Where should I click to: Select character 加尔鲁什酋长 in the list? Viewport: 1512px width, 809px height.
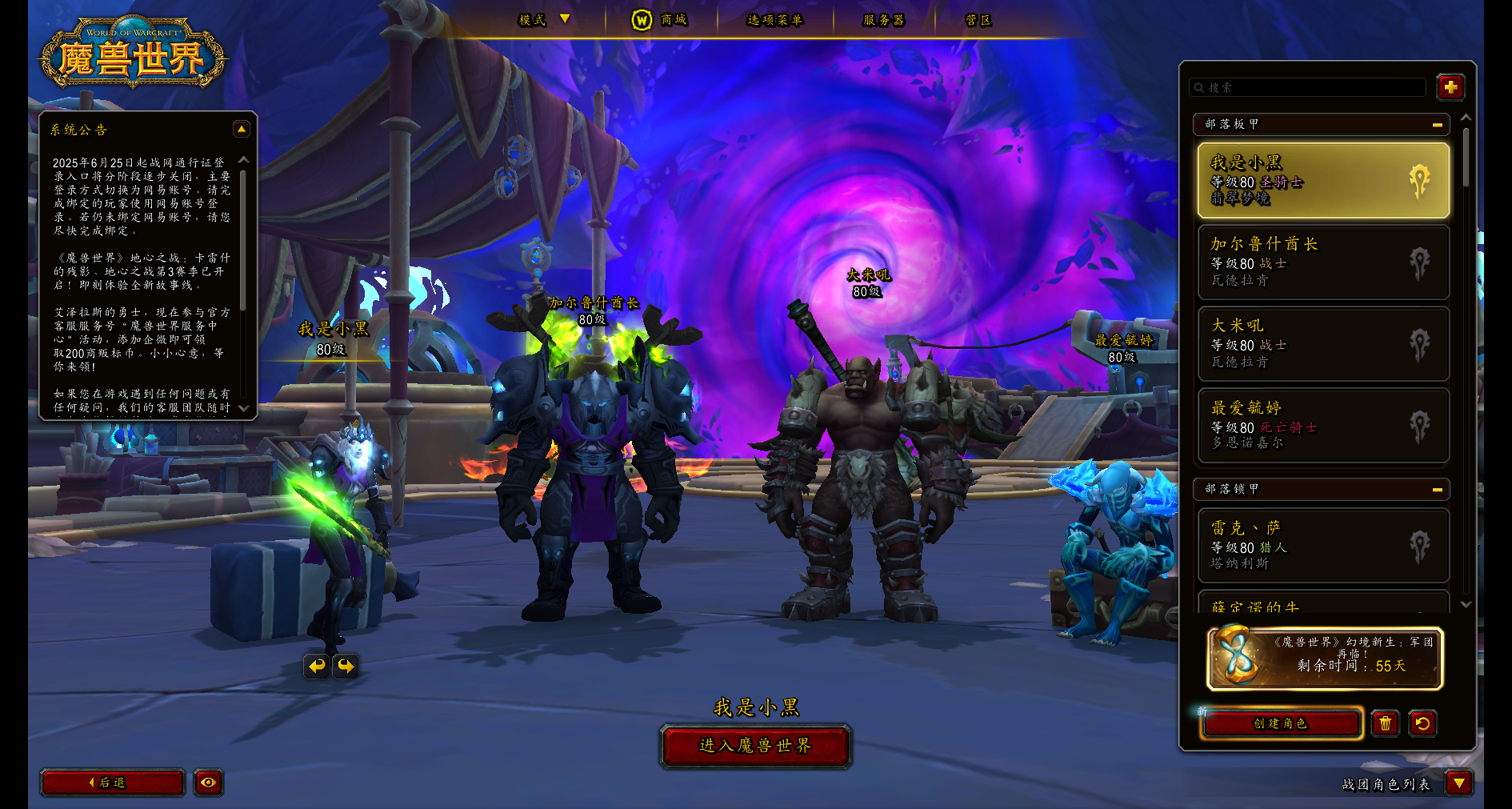pyautogui.click(x=1323, y=262)
